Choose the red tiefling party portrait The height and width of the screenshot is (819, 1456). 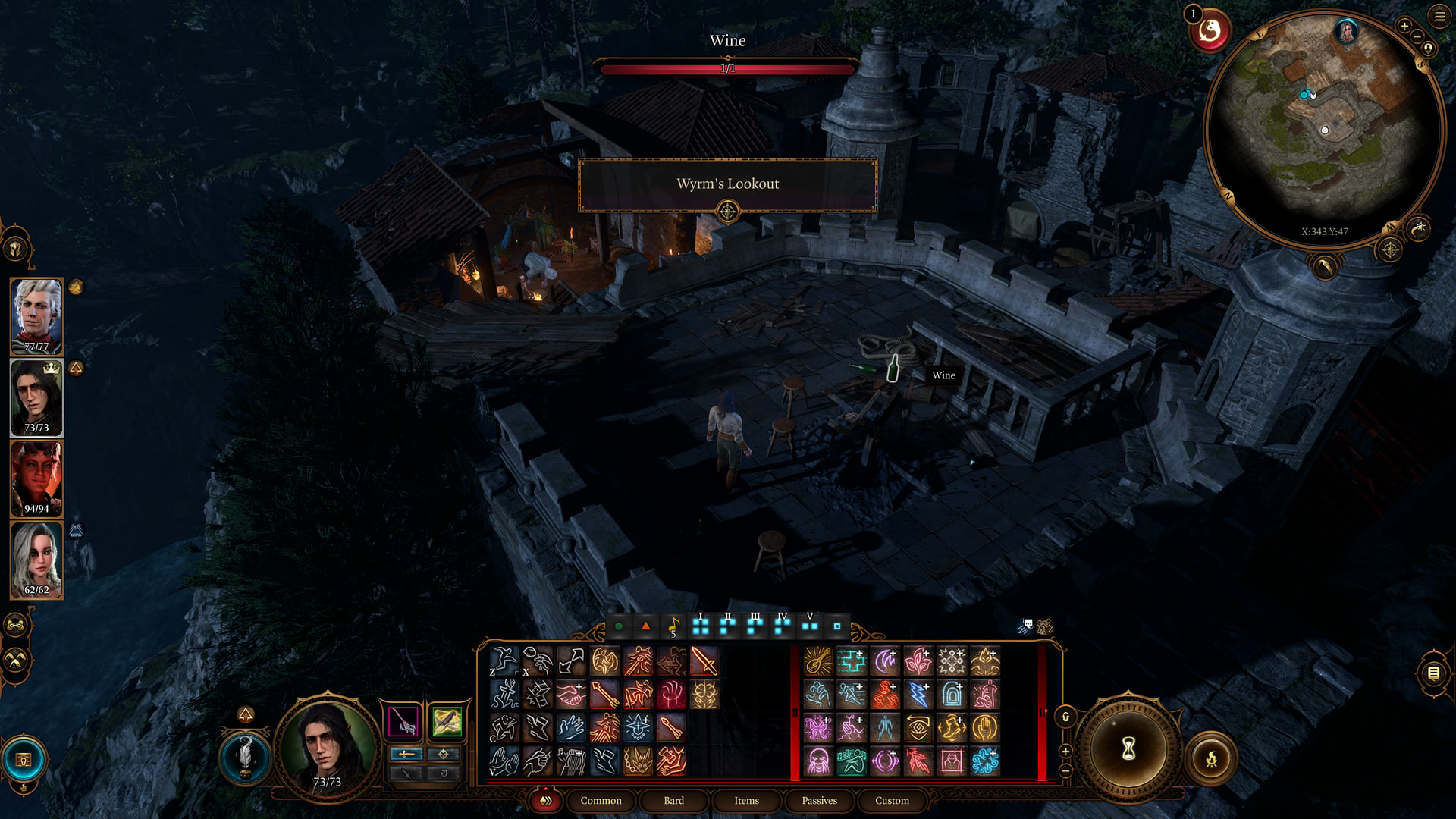(36, 479)
